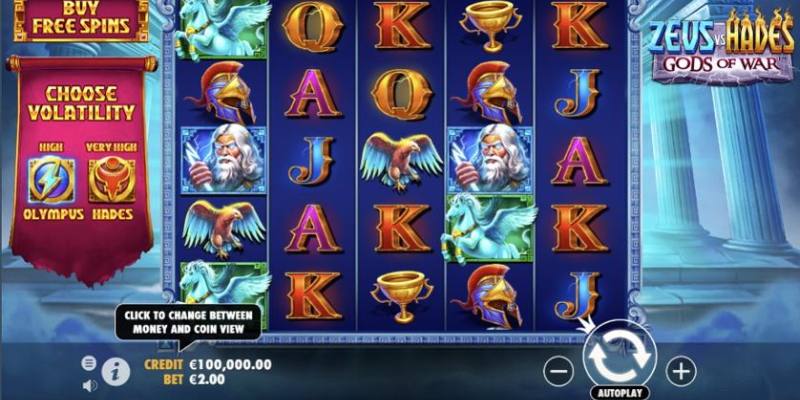Viewport: 800px width, 400px height.
Task: Increase the bet with the plus button
Action: click(681, 371)
